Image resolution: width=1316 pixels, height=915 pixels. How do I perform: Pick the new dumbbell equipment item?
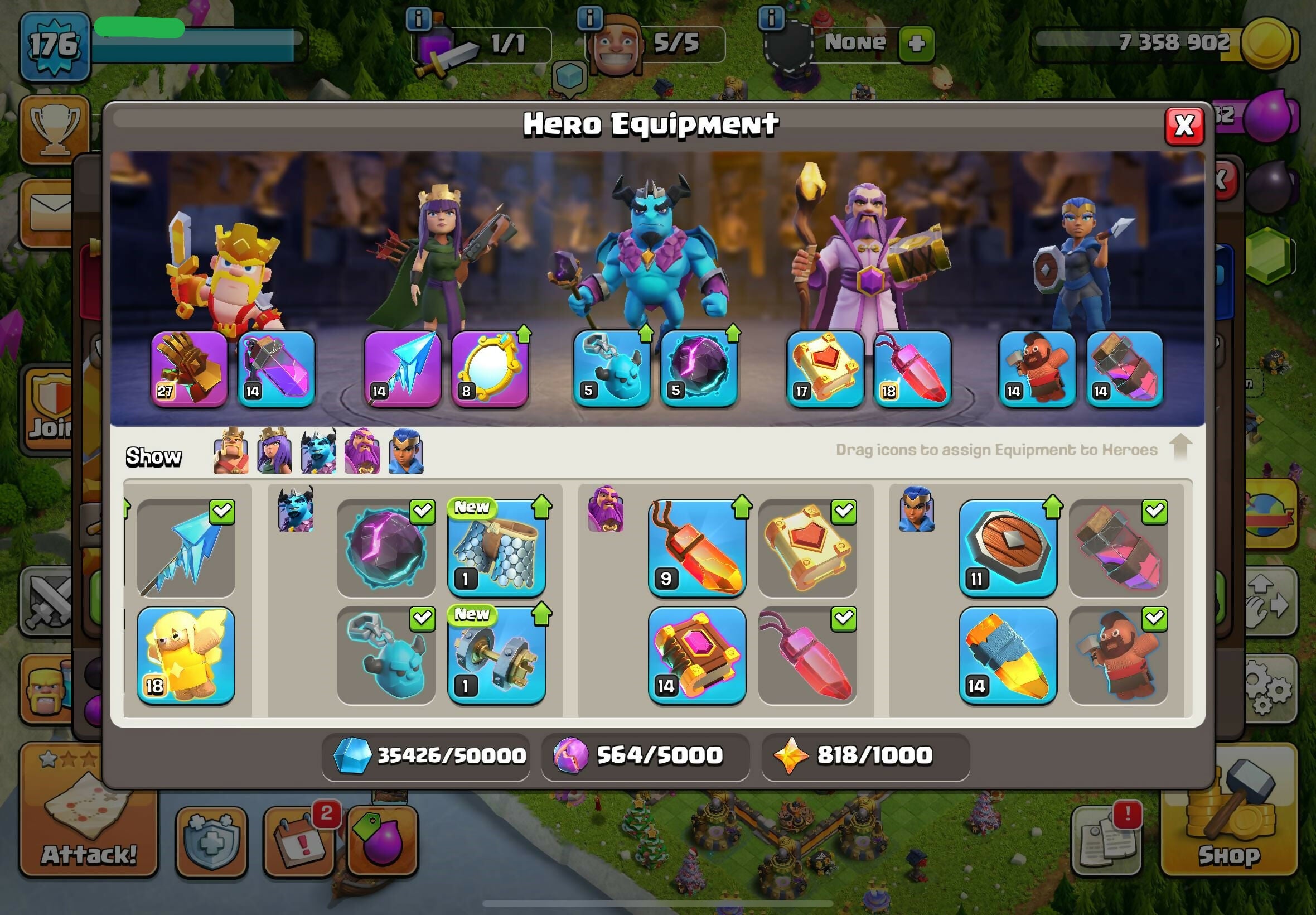(496, 656)
